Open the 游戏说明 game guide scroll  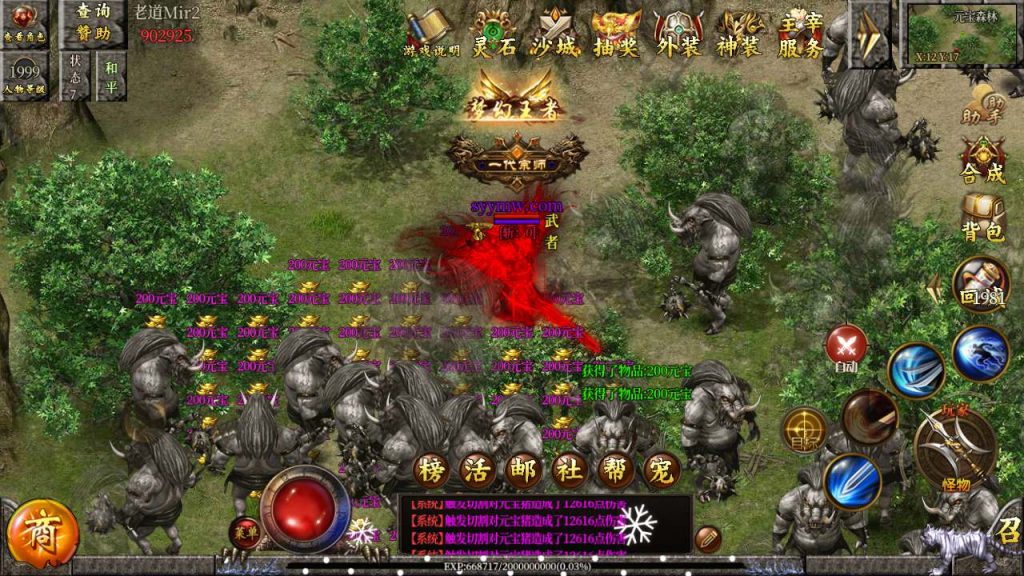tap(431, 31)
